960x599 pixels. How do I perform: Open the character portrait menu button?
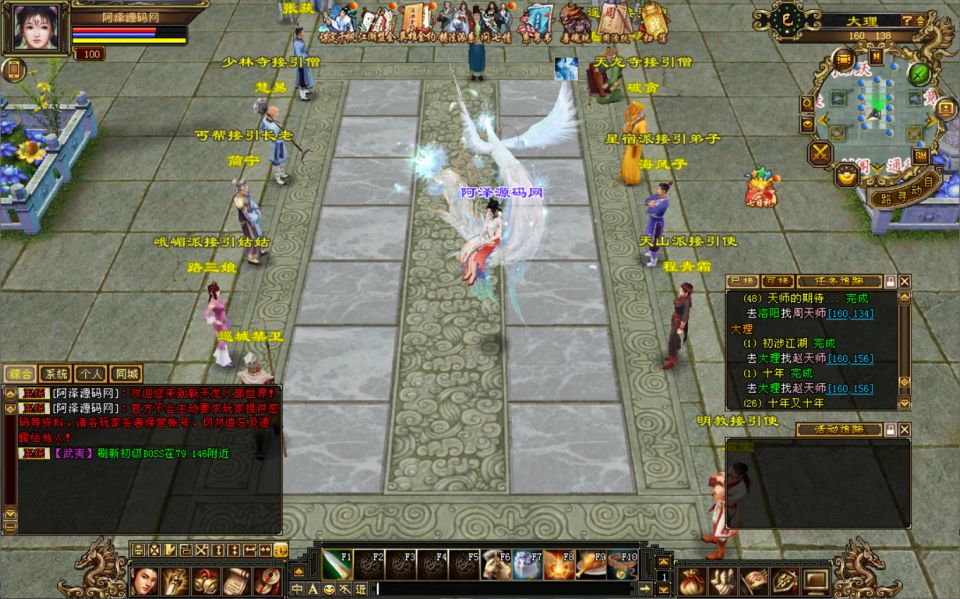[x=145, y=580]
